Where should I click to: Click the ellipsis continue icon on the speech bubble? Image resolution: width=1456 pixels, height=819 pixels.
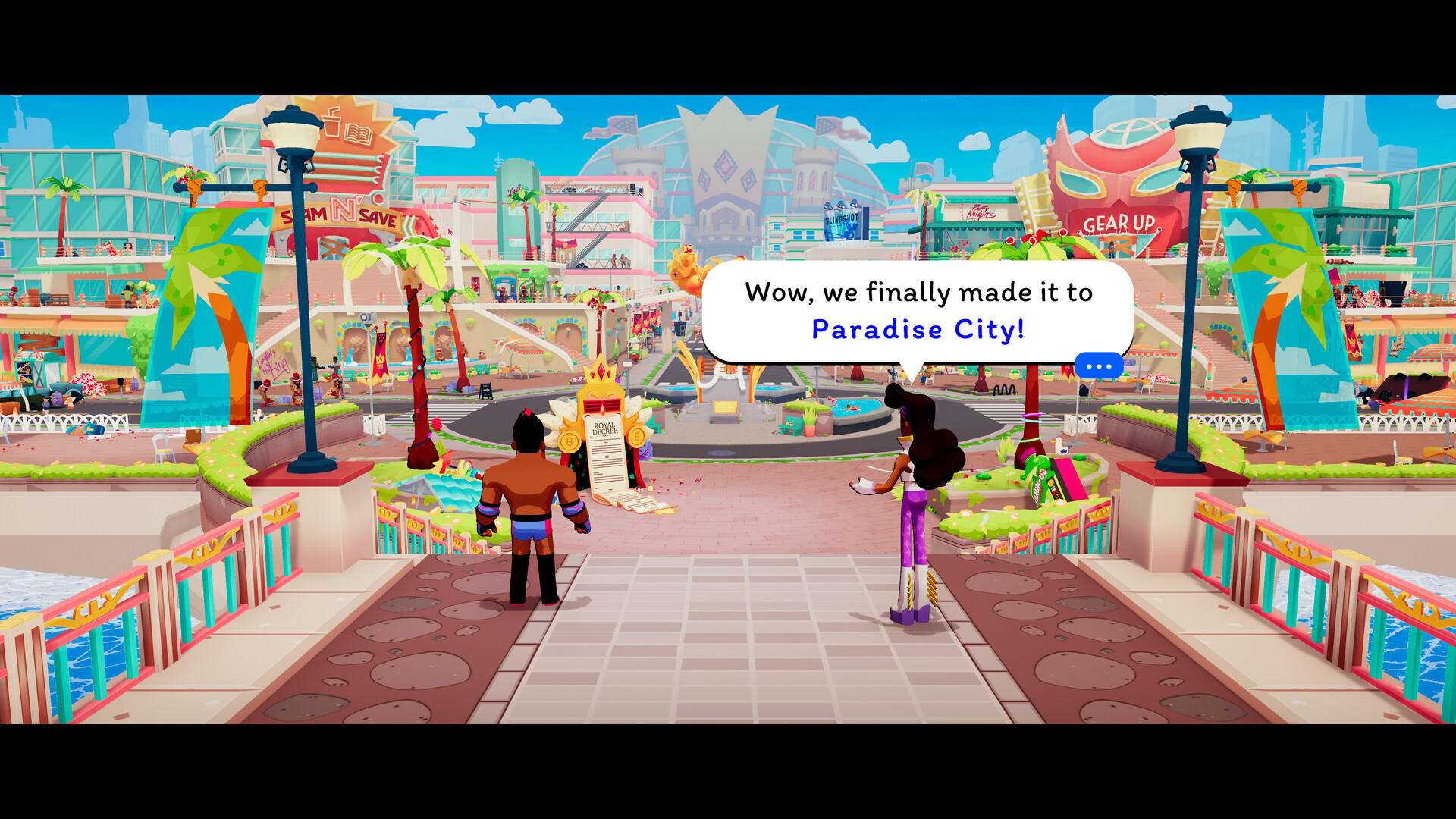pyautogui.click(x=1099, y=365)
